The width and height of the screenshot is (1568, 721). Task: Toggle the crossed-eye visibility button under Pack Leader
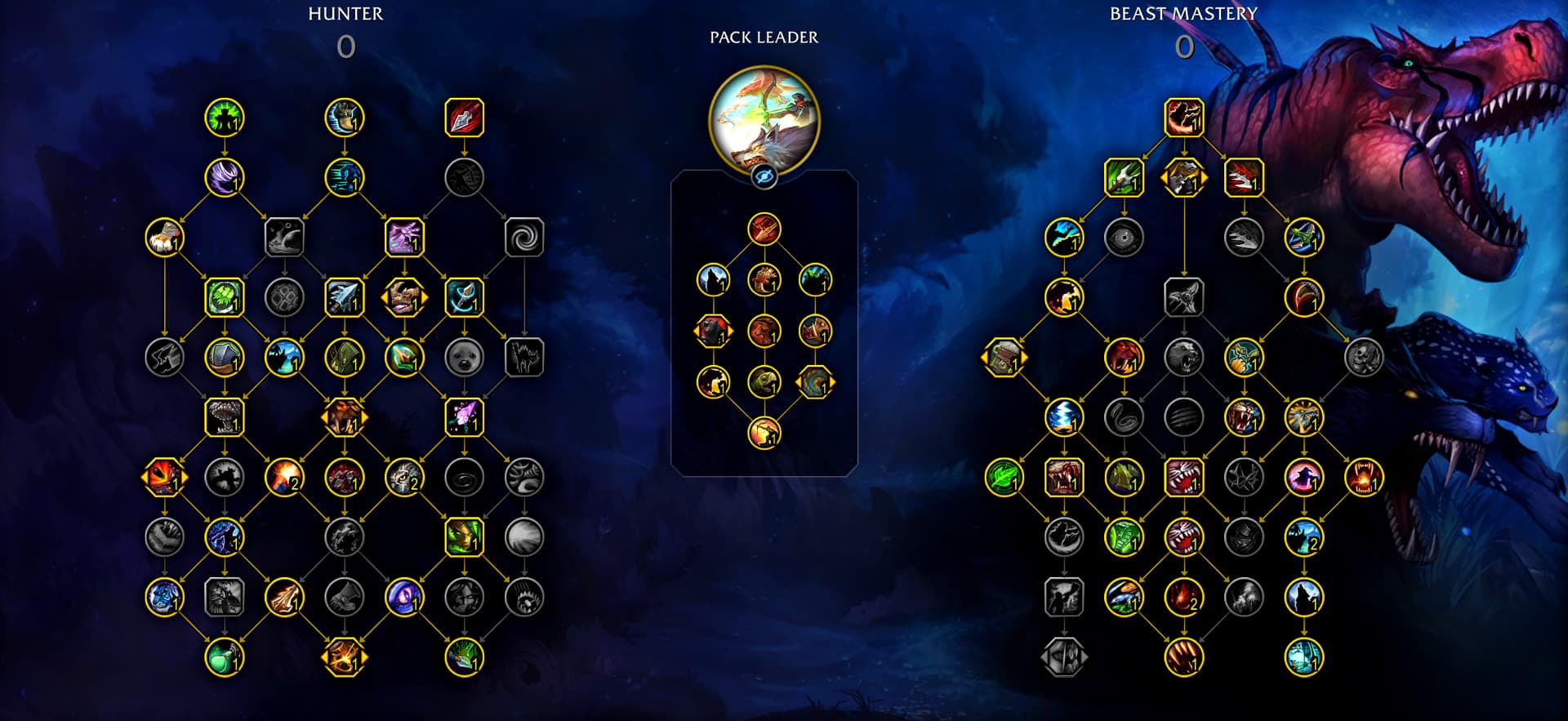[764, 176]
